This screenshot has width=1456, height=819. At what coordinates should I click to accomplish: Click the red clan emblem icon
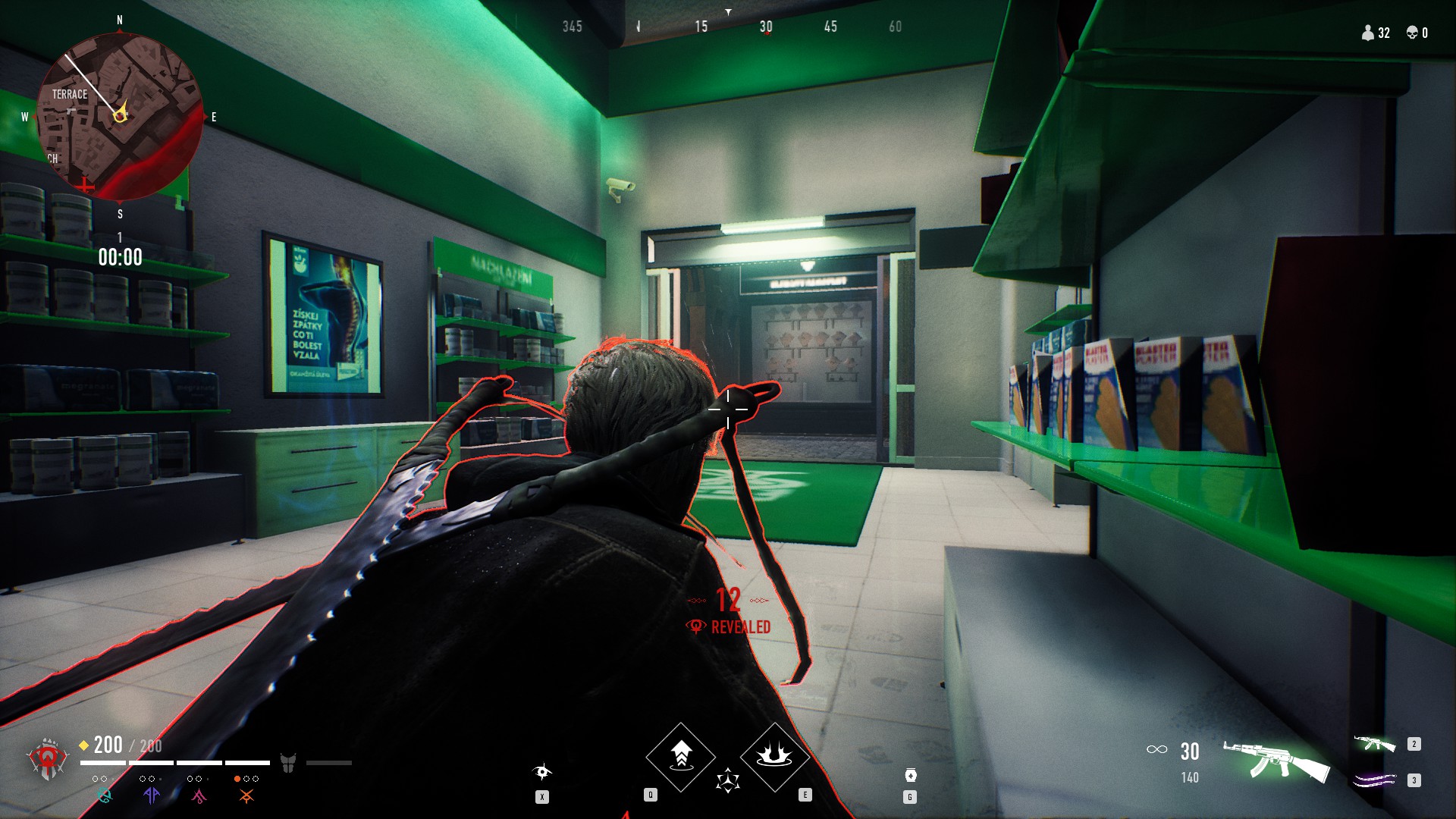click(47, 759)
